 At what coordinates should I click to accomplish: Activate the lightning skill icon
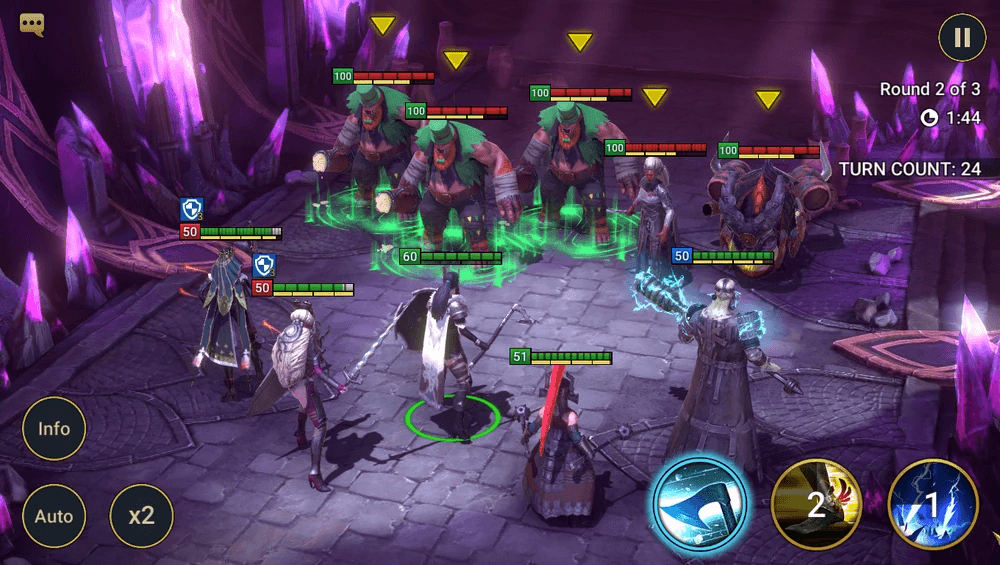(933, 505)
